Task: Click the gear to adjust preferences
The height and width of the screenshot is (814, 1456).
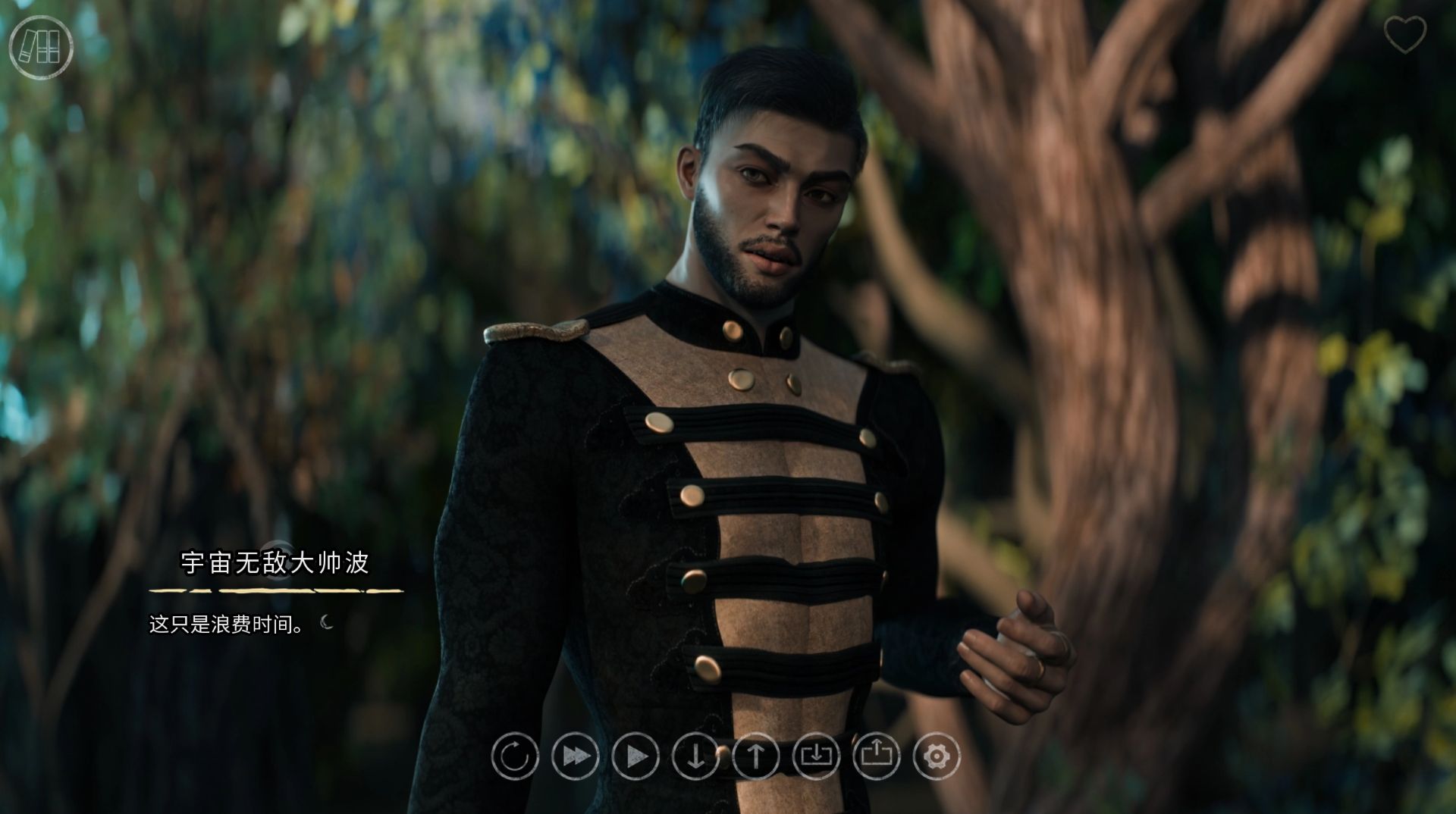Action: pos(939,756)
